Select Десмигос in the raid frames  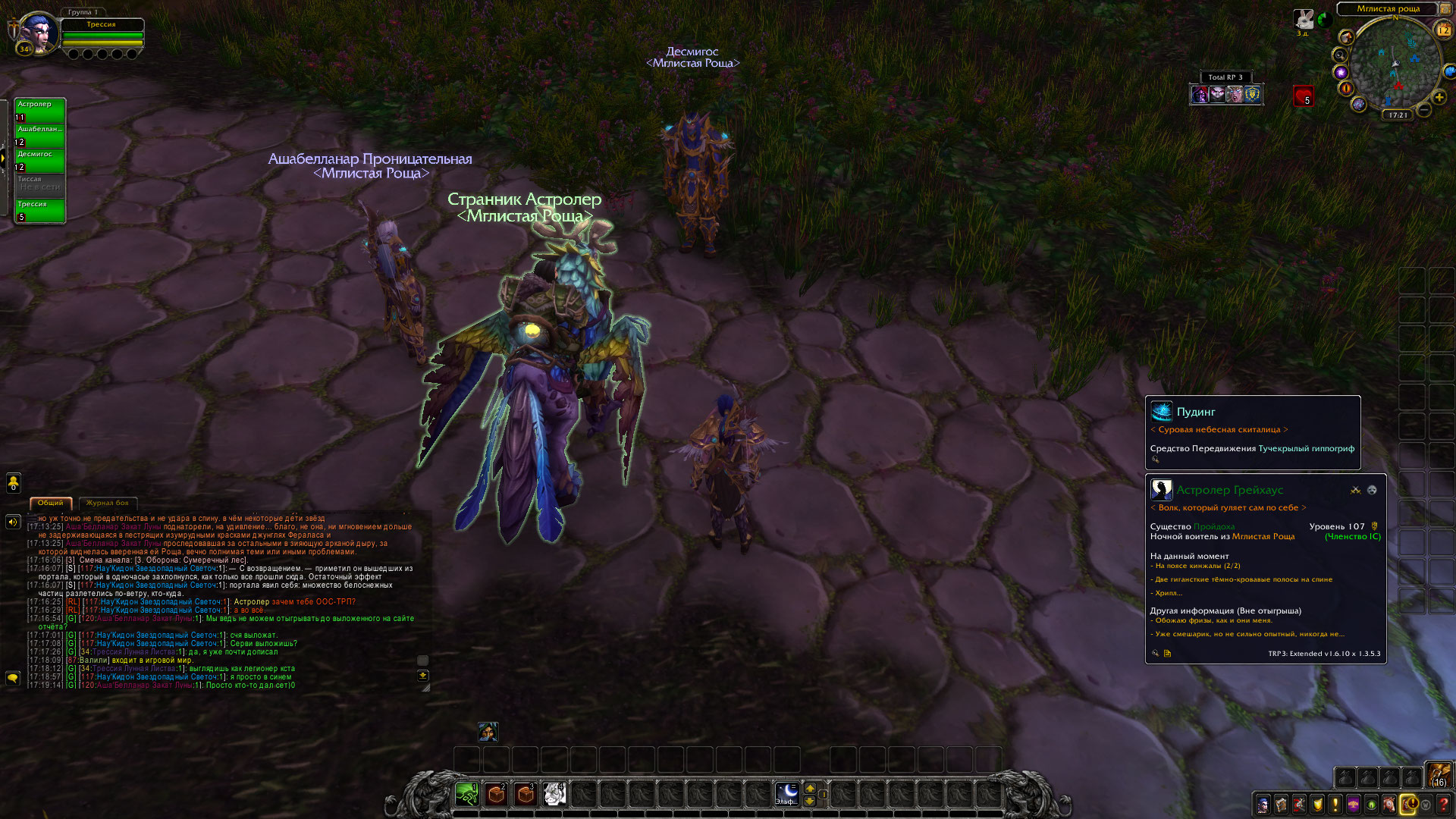tap(39, 160)
